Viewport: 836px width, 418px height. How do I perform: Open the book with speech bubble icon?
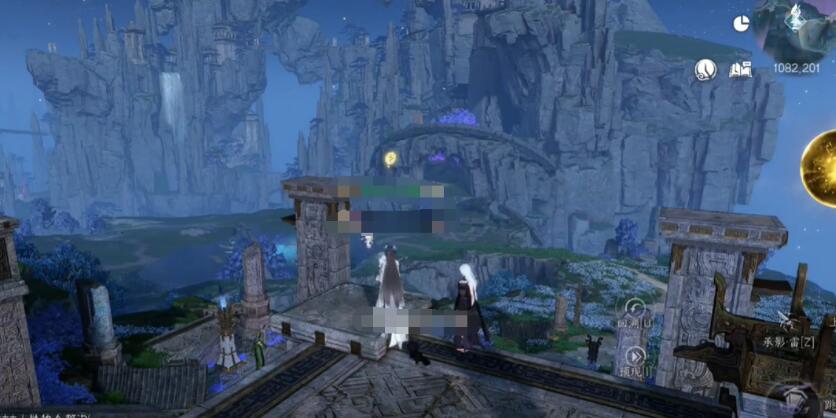[740, 69]
